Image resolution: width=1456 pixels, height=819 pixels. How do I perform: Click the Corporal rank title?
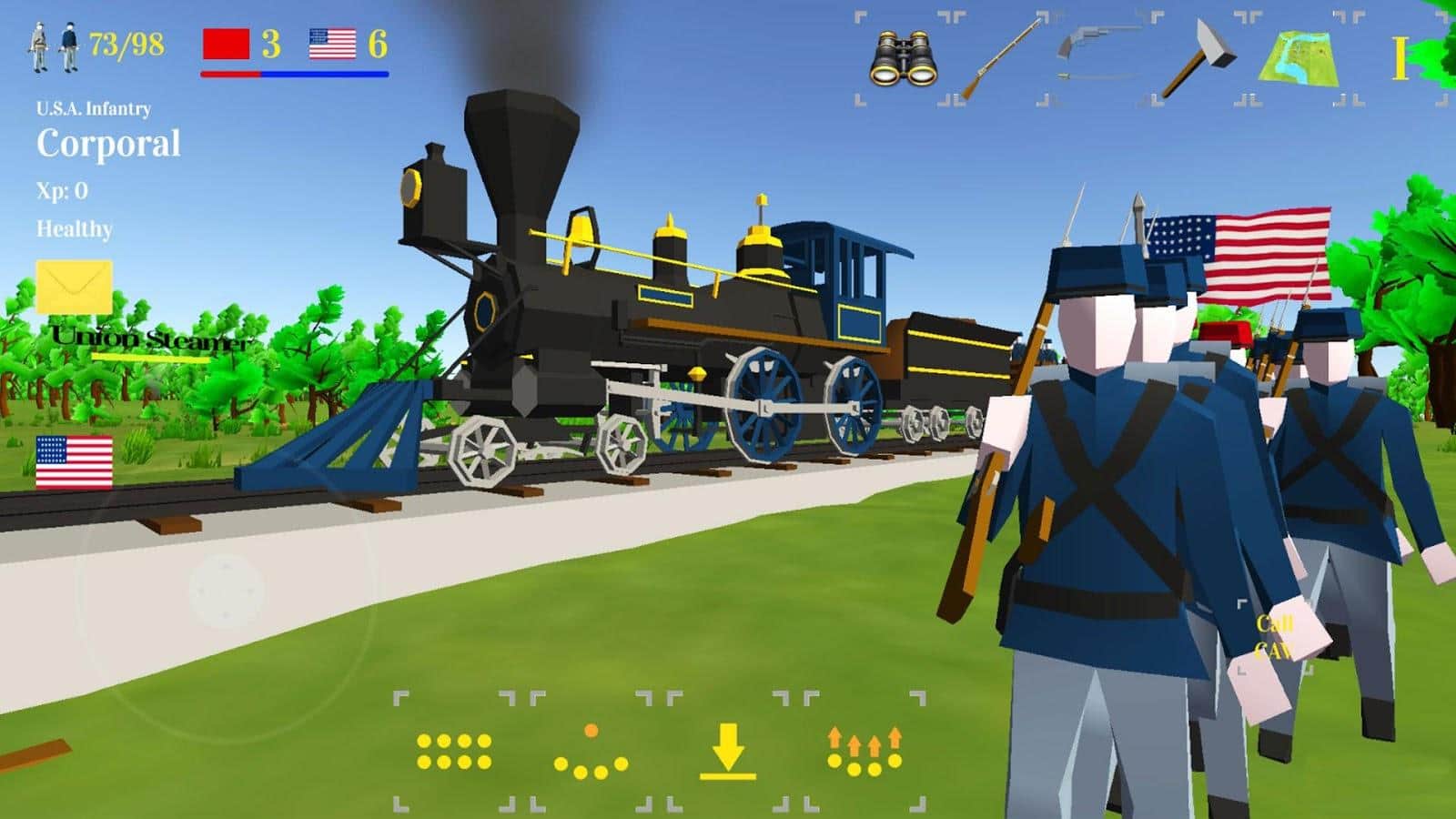pyautogui.click(x=109, y=143)
